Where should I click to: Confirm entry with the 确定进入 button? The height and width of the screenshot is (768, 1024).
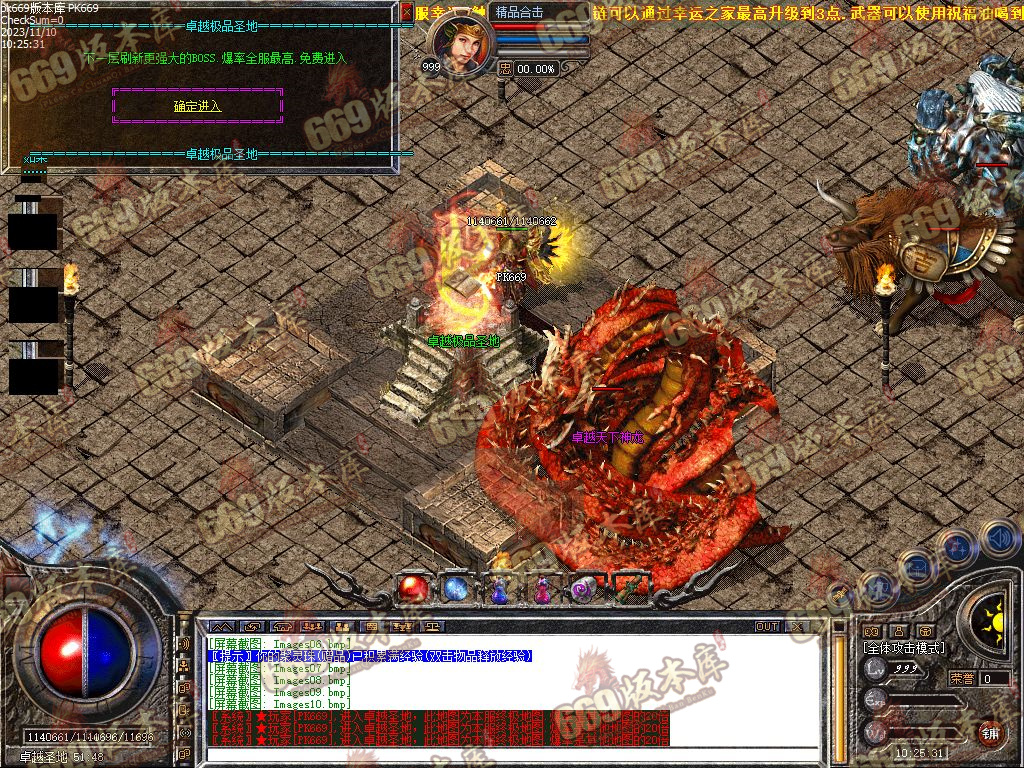pyautogui.click(x=197, y=106)
